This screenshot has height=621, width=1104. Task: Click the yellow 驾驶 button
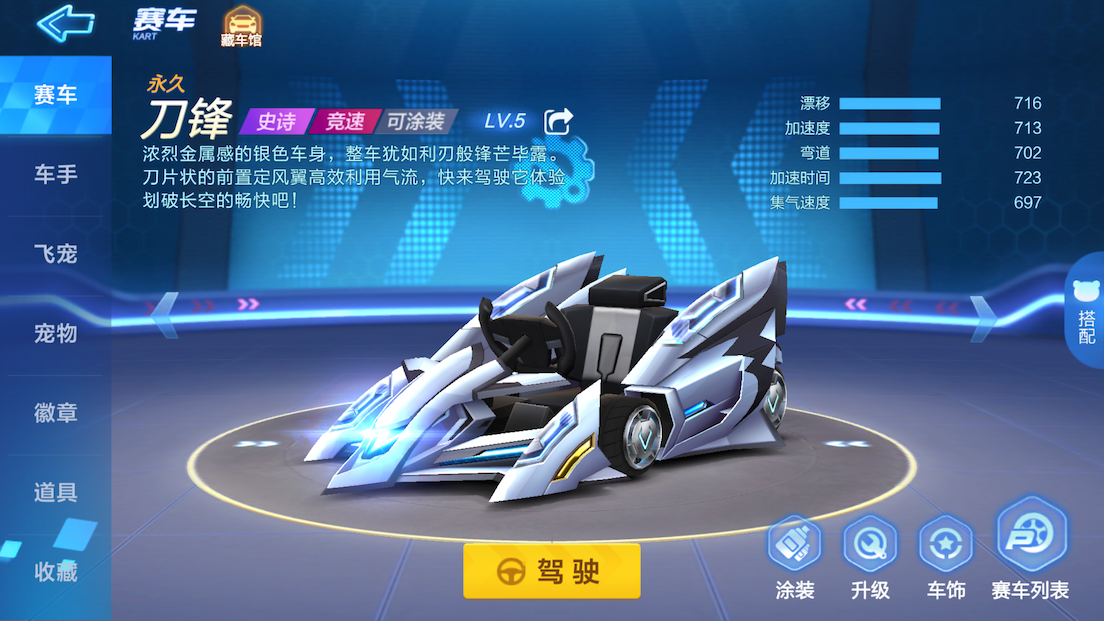(551, 571)
